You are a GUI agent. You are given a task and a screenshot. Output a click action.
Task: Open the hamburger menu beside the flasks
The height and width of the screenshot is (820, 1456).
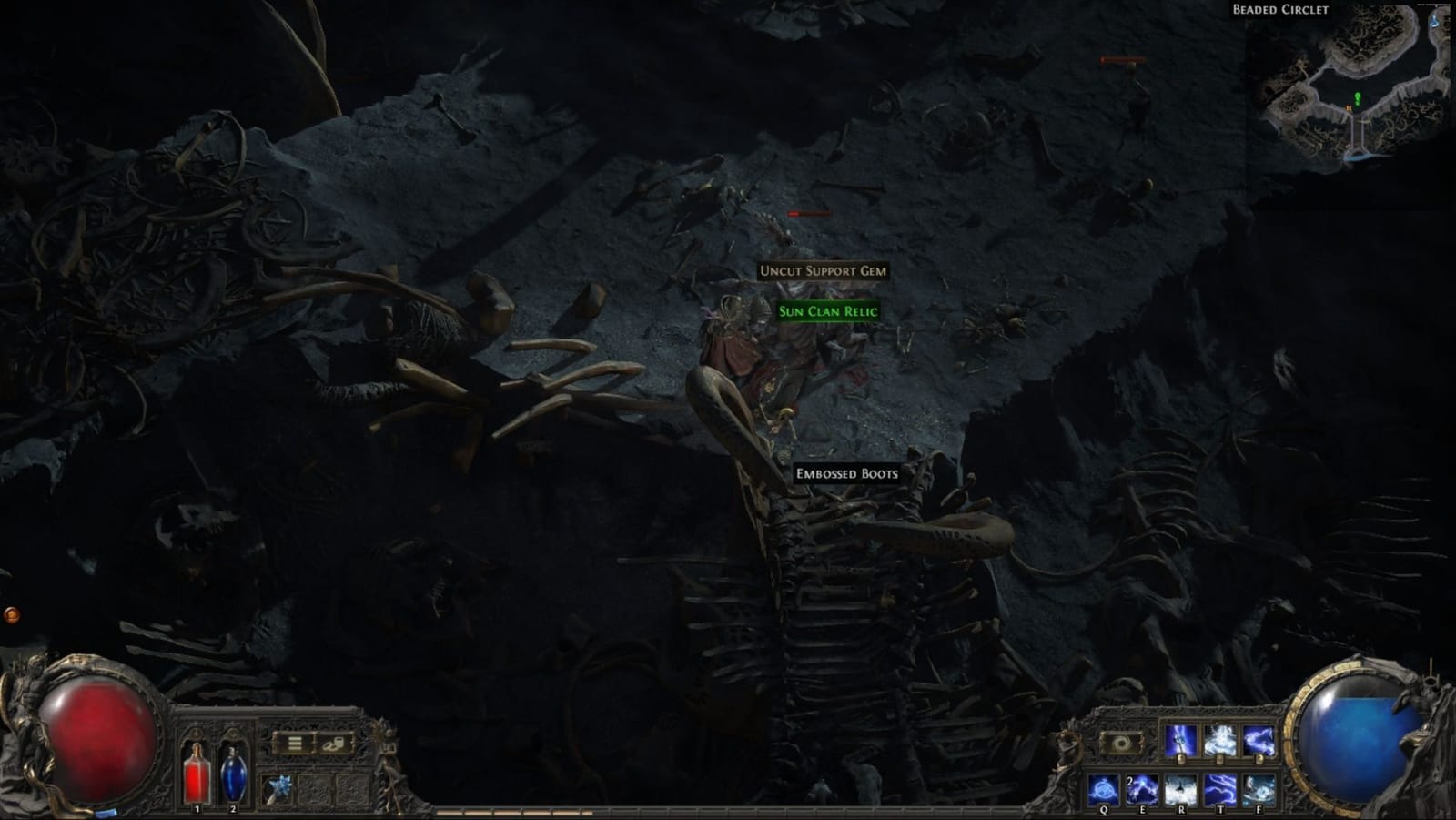(294, 743)
